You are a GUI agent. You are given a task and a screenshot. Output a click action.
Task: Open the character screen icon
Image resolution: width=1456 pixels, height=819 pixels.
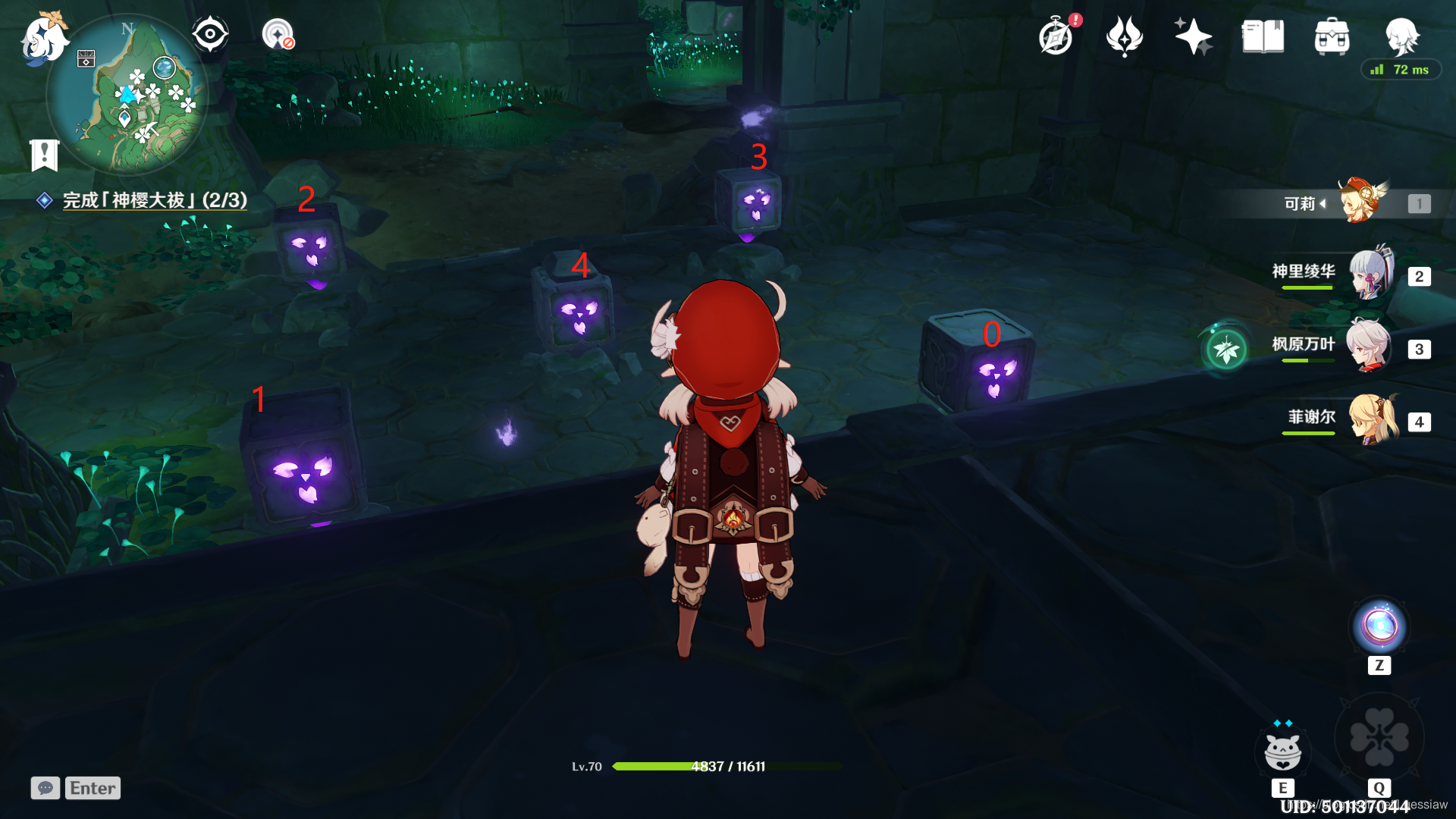coord(1401,36)
